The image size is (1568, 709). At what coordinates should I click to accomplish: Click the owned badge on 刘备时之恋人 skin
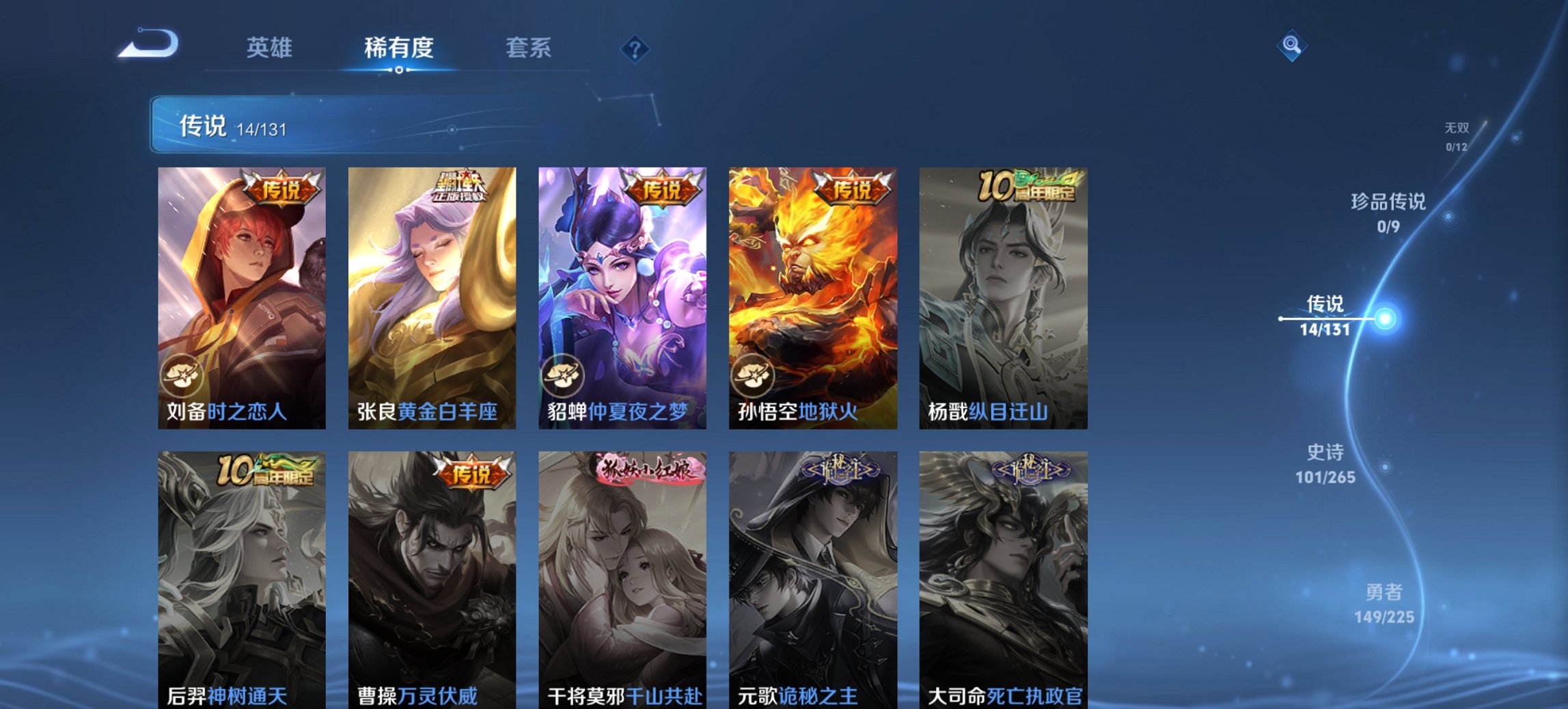[x=182, y=376]
